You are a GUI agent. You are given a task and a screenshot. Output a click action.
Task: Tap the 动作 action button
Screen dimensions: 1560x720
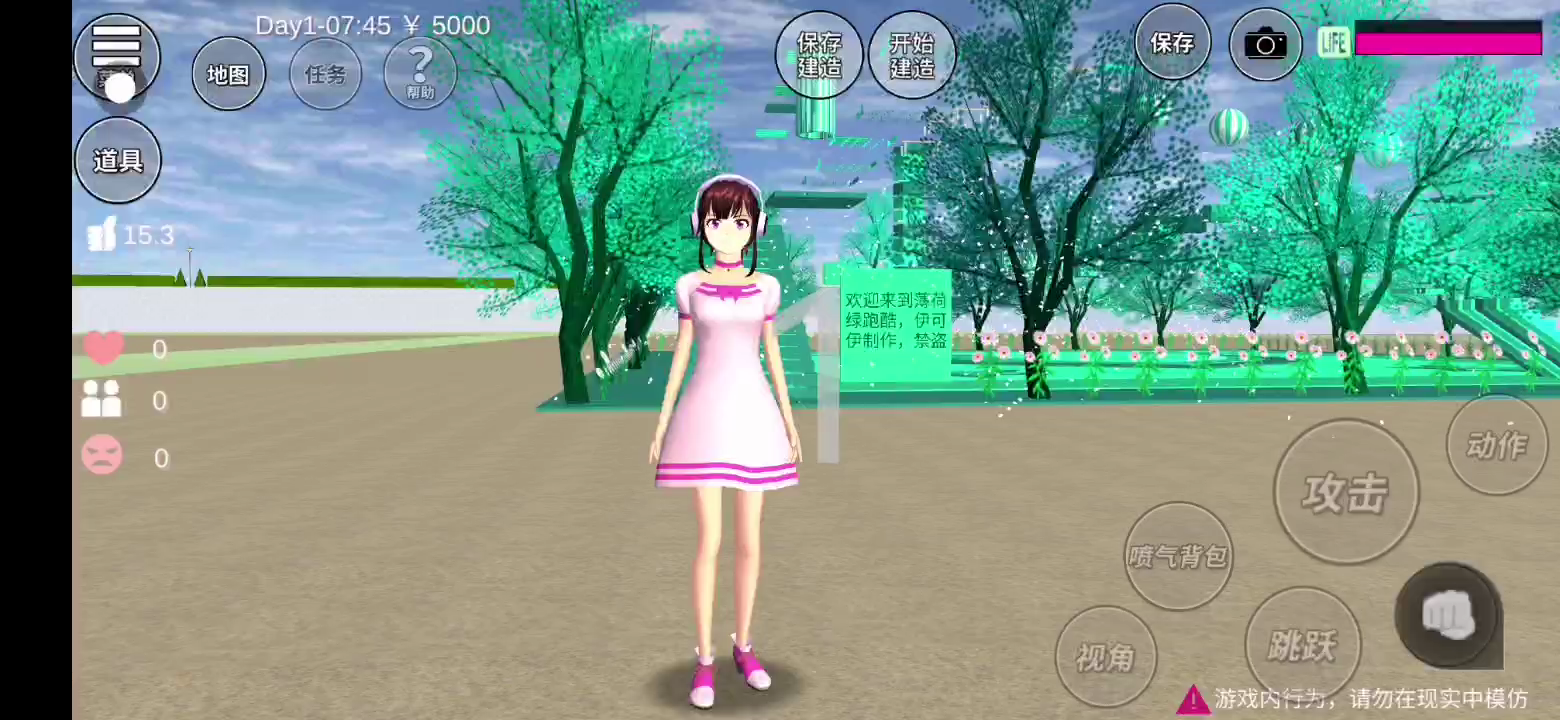[x=1496, y=445]
